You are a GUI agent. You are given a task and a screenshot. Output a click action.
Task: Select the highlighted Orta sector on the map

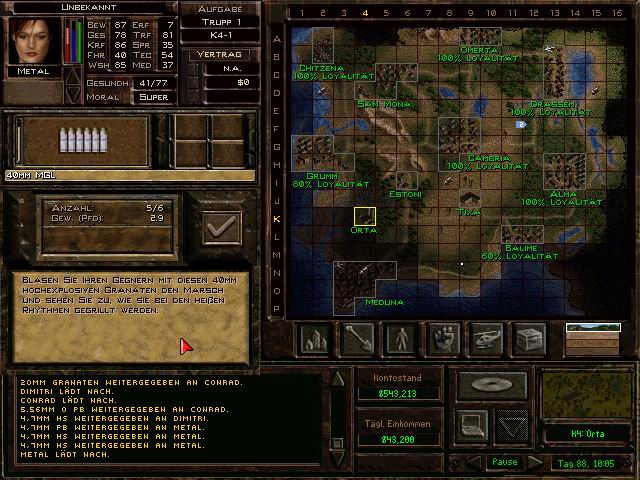point(364,216)
